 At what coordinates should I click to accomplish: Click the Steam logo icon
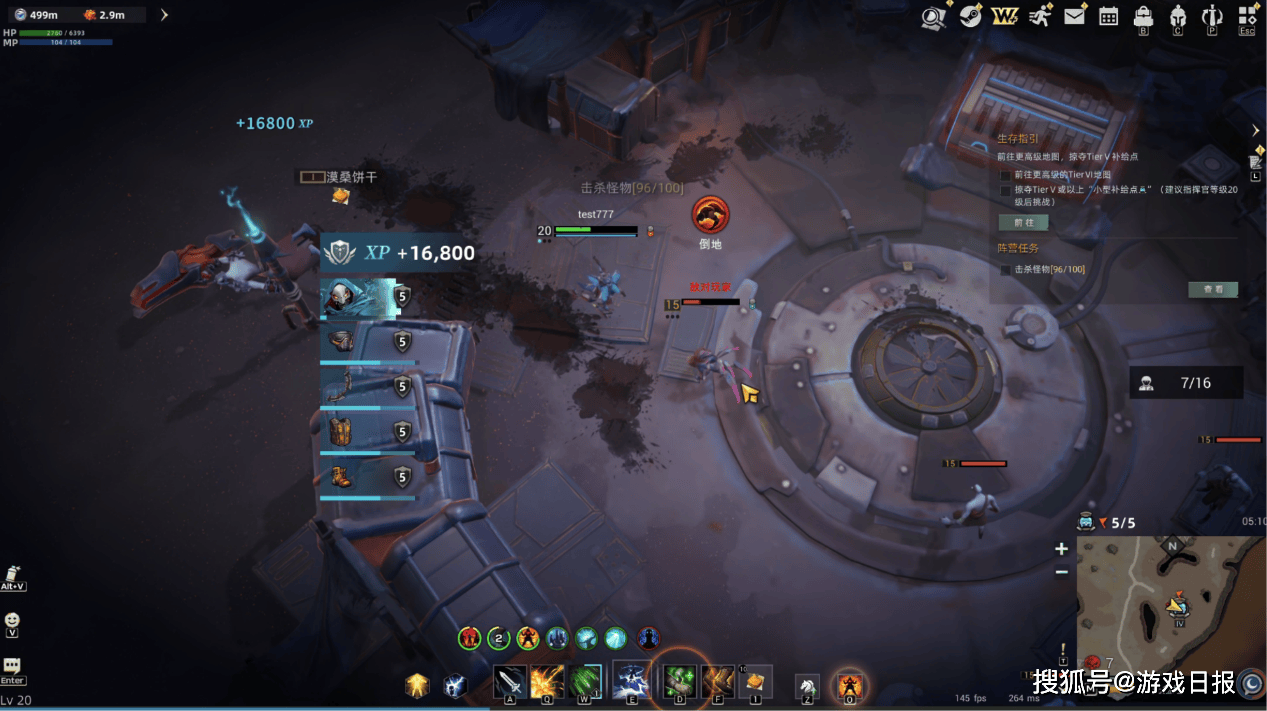[x=970, y=16]
